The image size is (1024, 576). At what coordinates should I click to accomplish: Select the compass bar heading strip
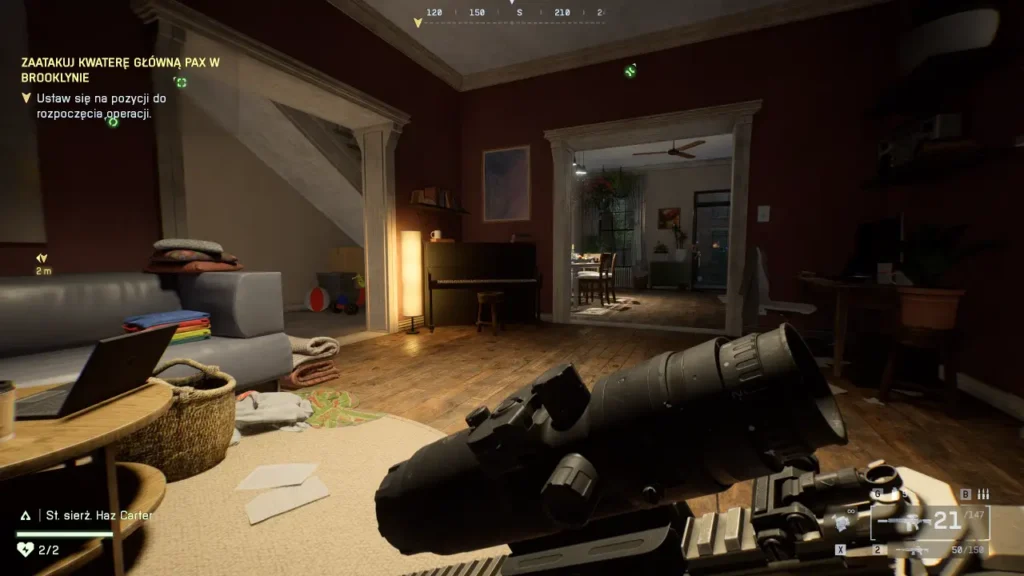coord(512,13)
